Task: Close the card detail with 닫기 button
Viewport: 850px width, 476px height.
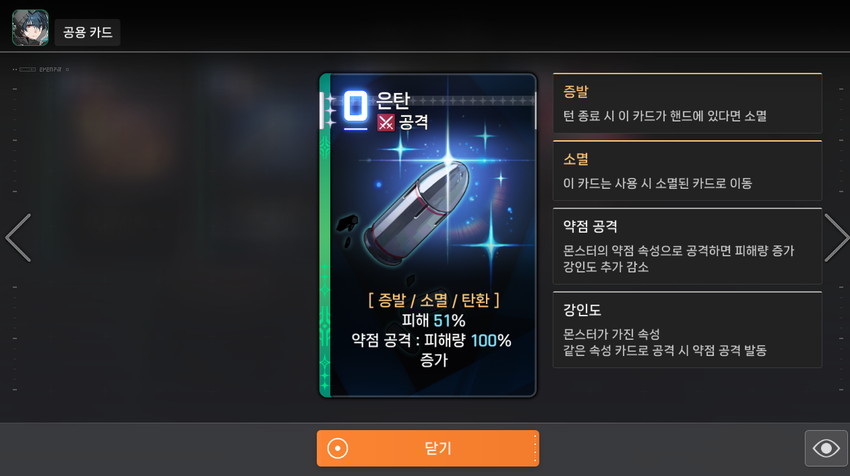Action: point(428,448)
